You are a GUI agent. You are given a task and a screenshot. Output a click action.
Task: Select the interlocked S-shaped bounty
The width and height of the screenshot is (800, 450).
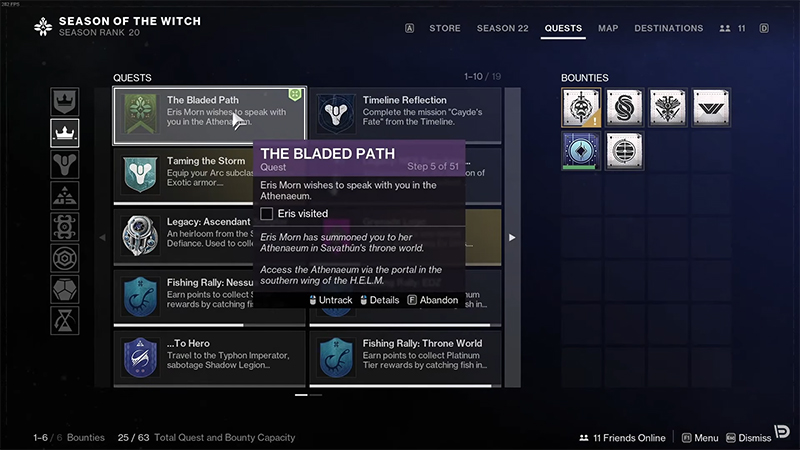click(625, 108)
